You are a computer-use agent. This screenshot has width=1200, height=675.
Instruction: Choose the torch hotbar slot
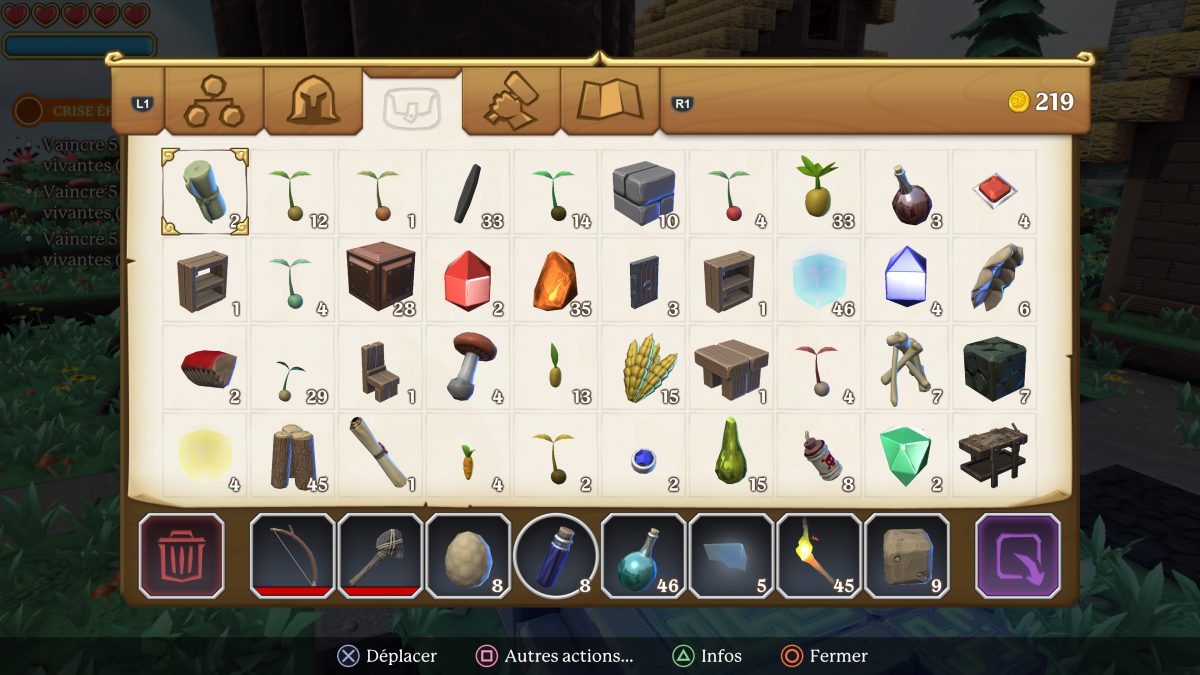[x=819, y=556]
